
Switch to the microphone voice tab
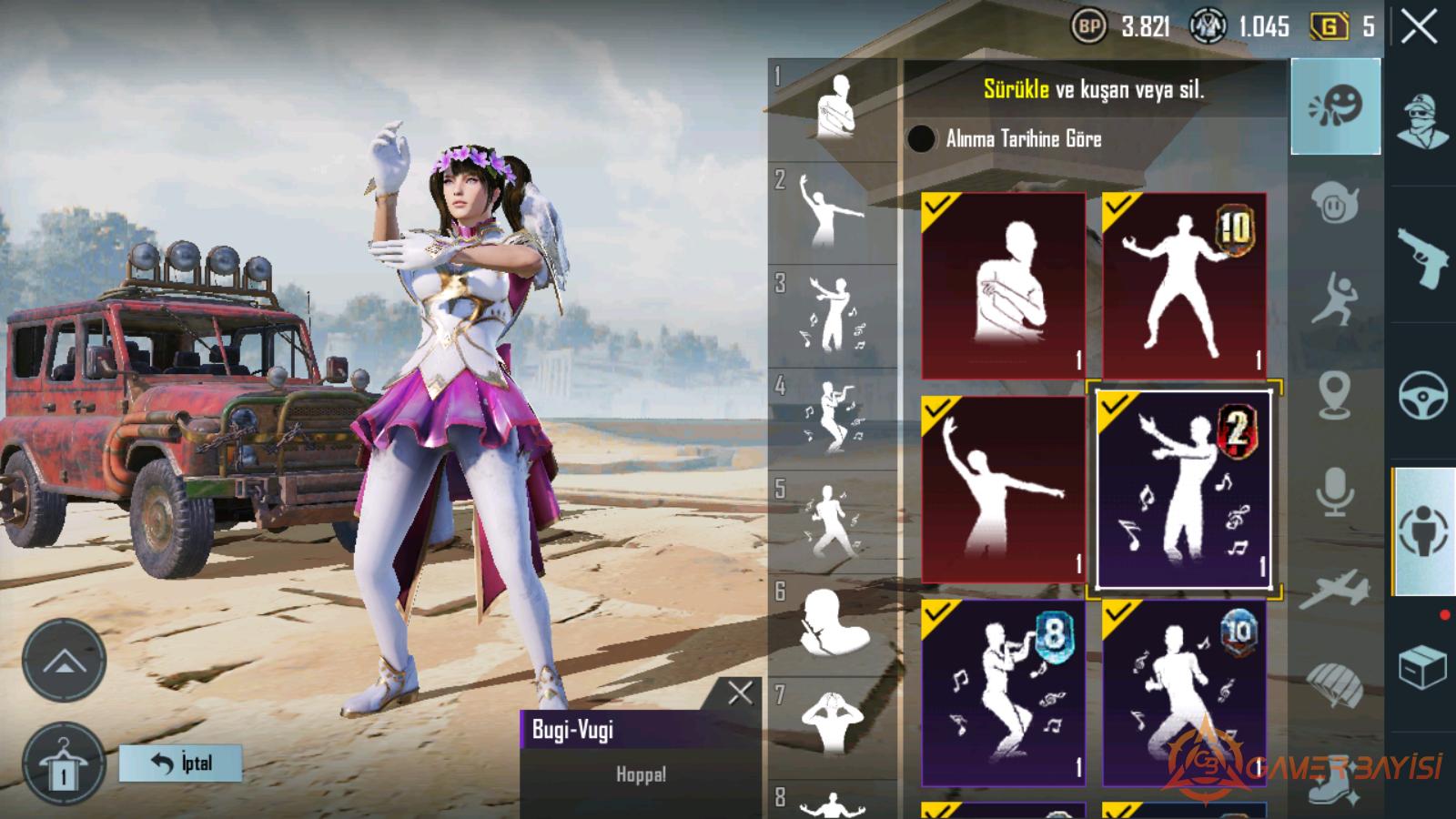[1335, 492]
